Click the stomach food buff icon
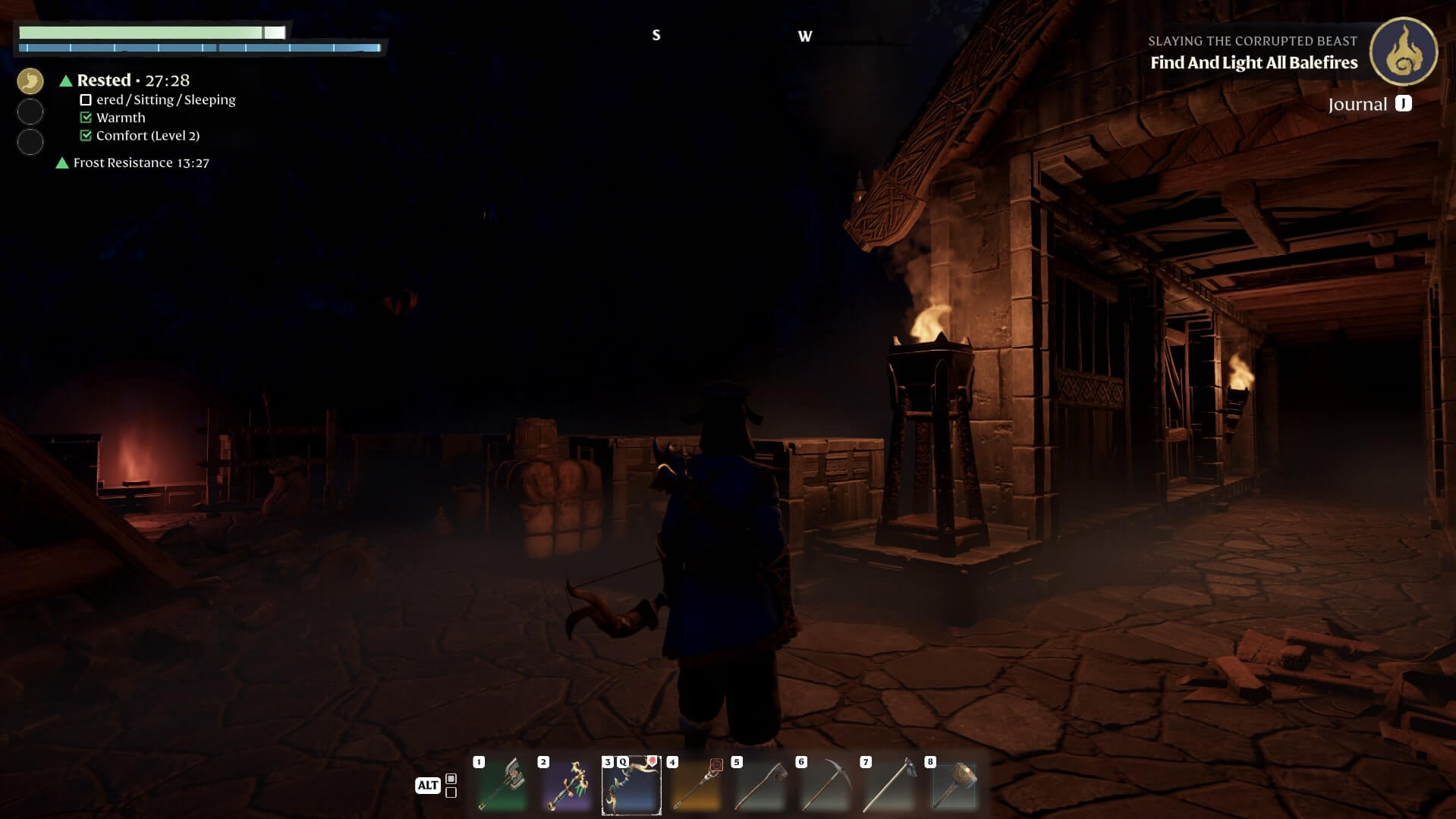The width and height of the screenshot is (1456, 819). 30,81
